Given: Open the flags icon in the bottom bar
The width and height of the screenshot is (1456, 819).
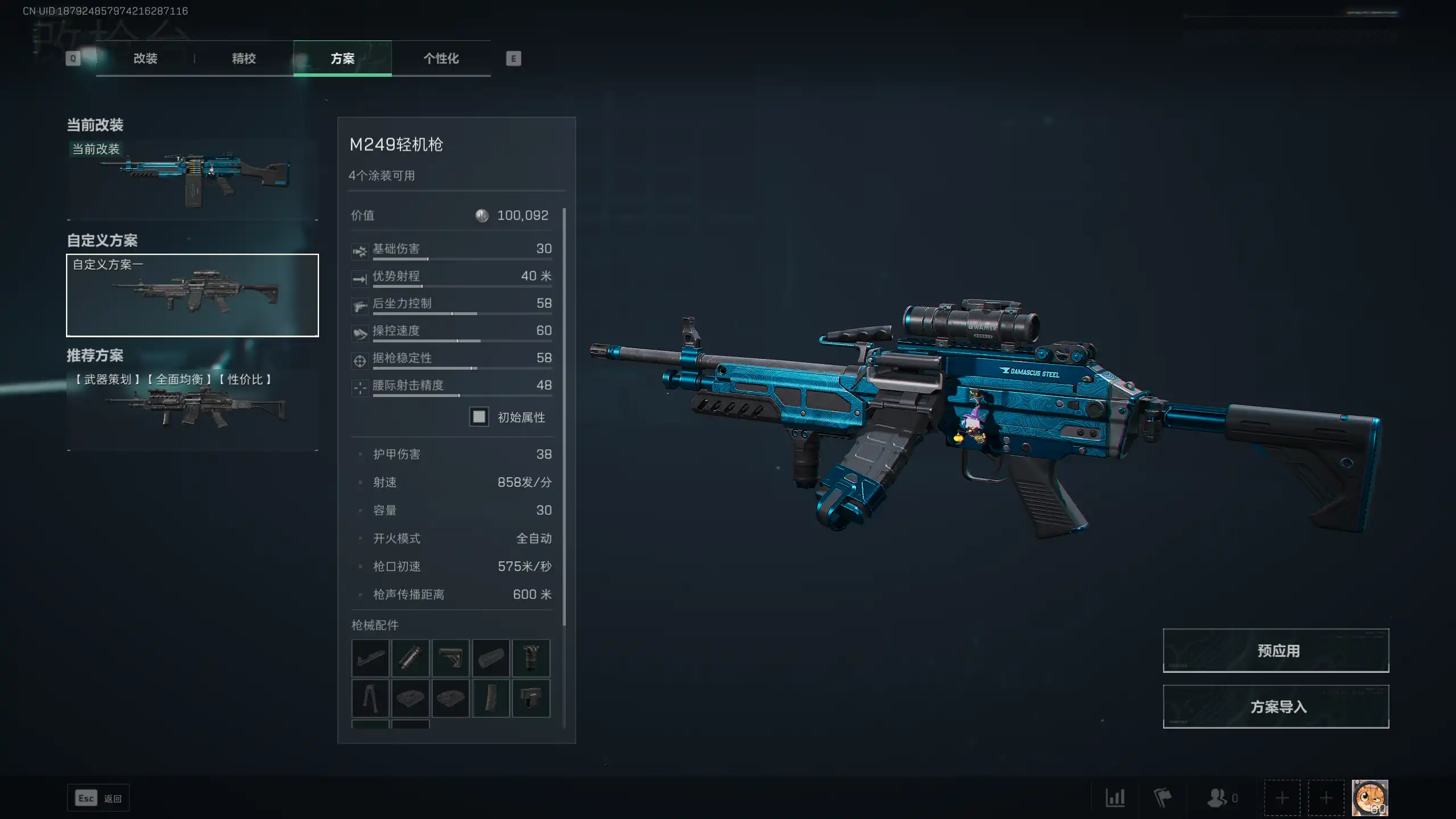Looking at the screenshot, I should pyautogui.click(x=1163, y=798).
